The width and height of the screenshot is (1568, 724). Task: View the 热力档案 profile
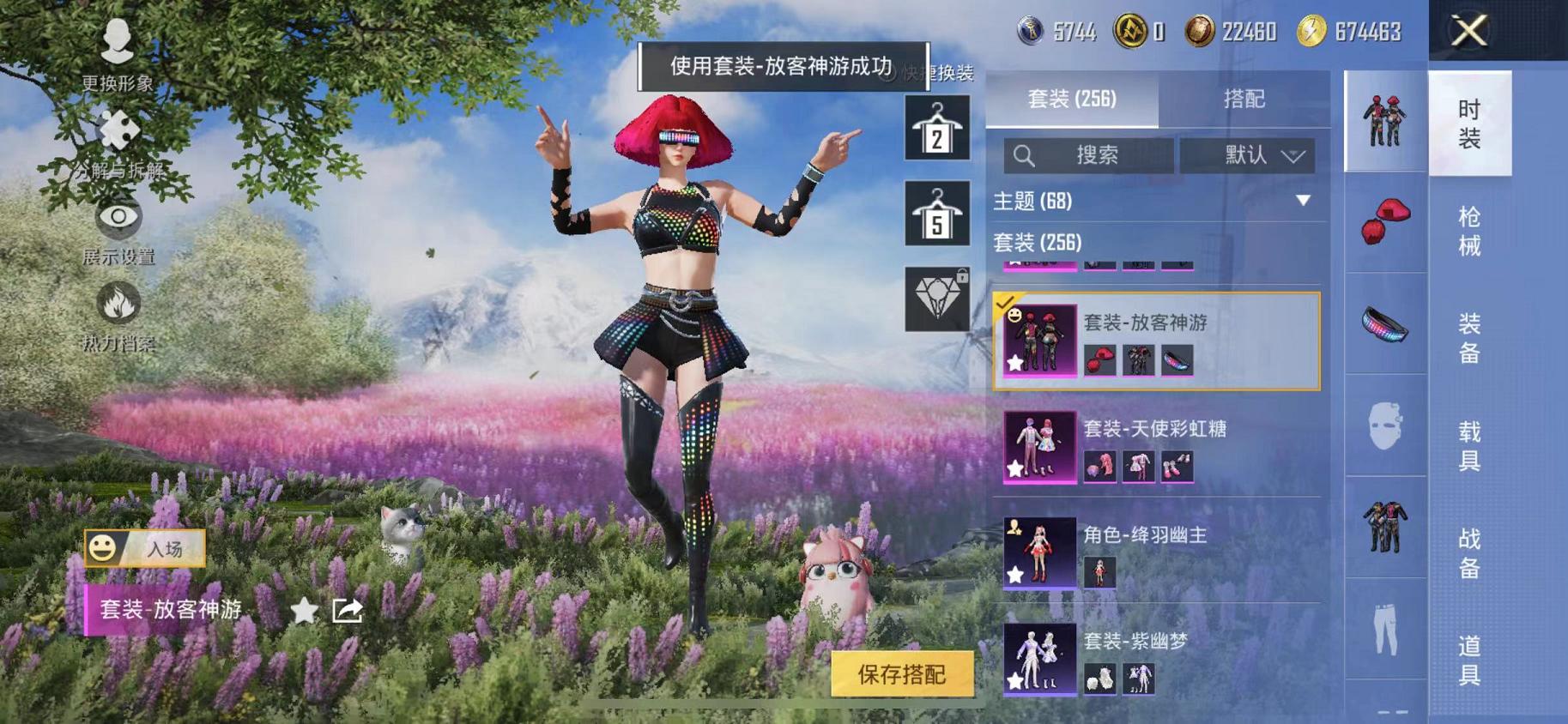pos(118,313)
